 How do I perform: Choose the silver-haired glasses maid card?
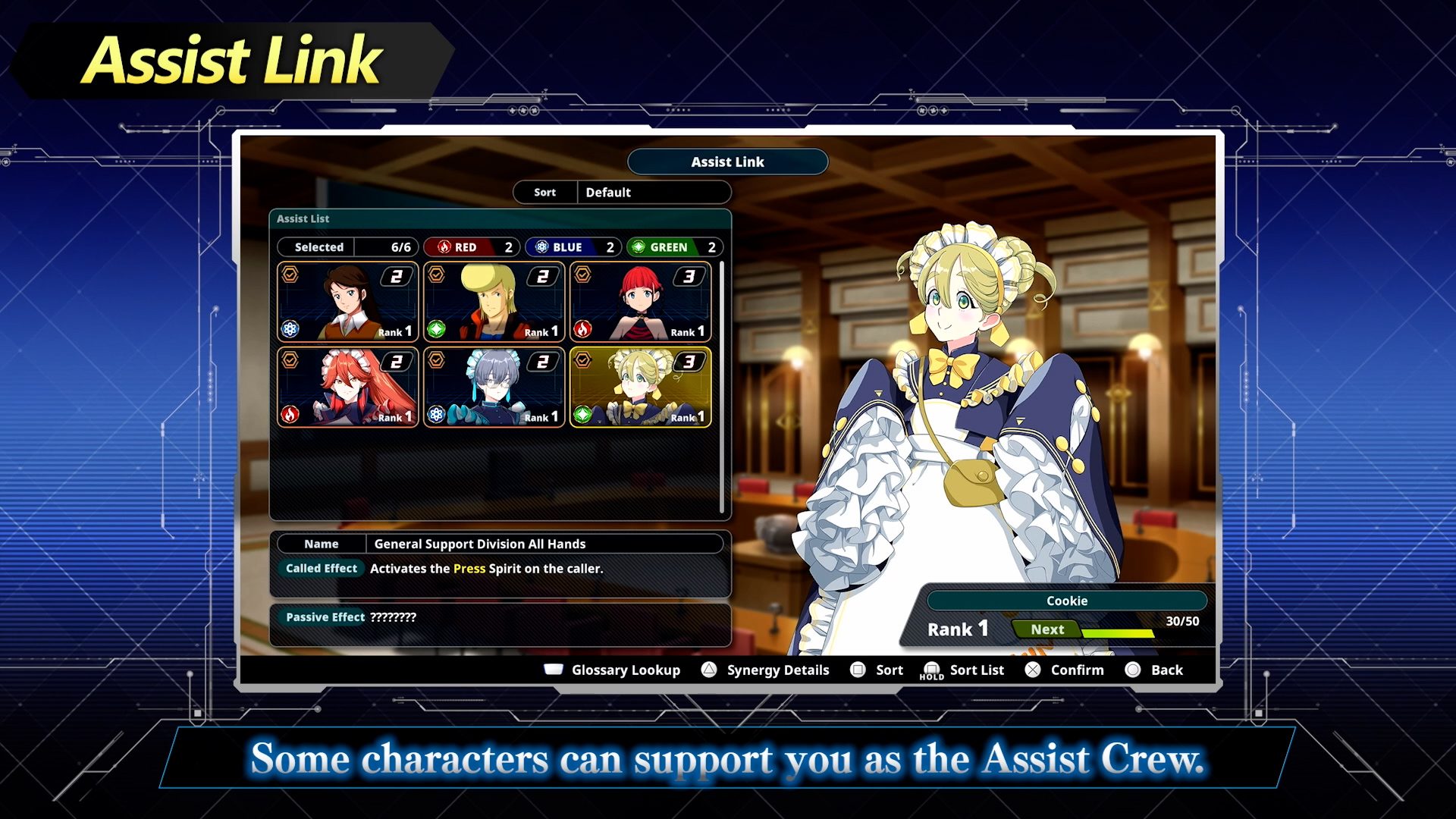(494, 388)
